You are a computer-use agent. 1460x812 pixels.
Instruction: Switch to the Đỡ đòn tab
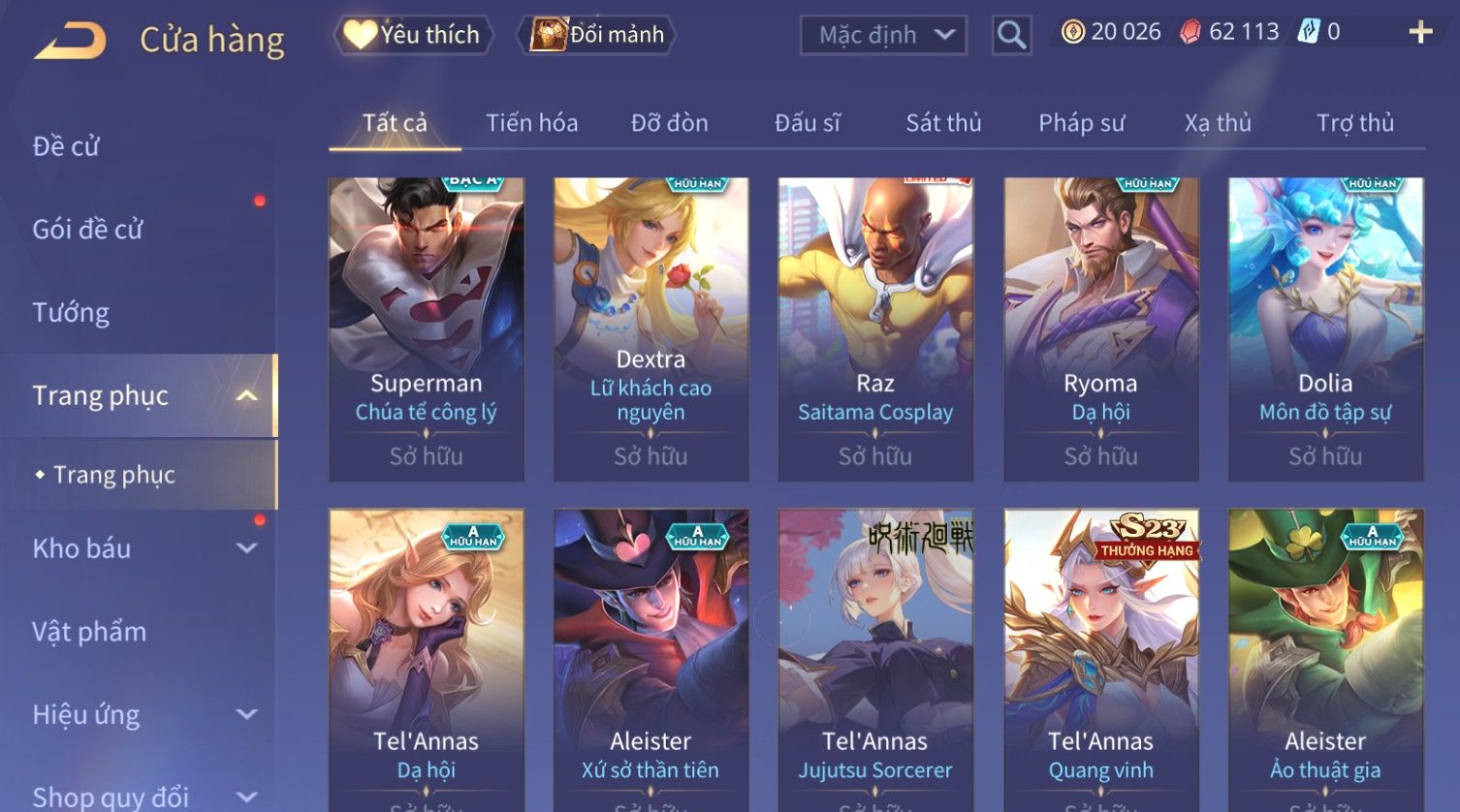coord(669,123)
